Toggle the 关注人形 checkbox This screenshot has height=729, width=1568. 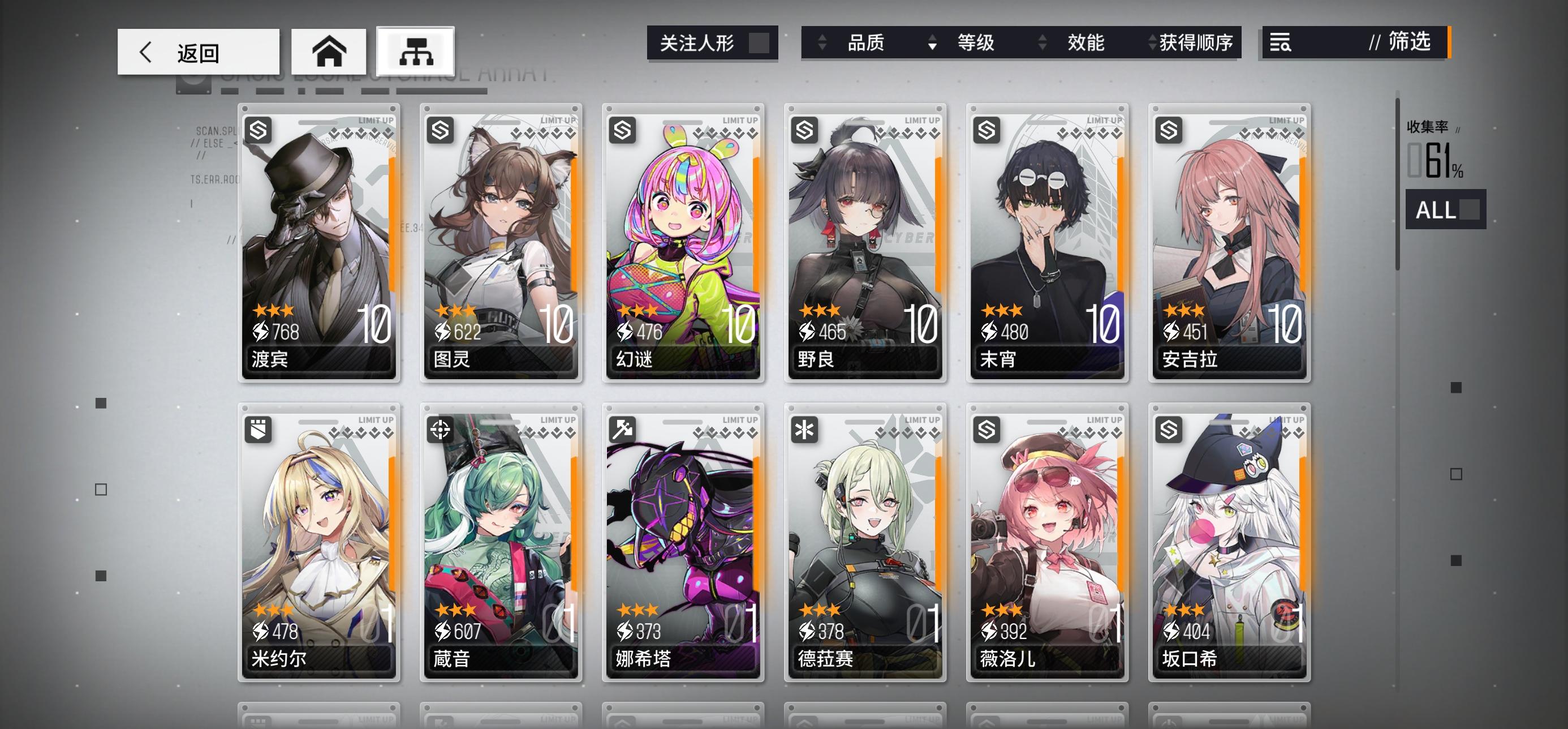click(759, 43)
